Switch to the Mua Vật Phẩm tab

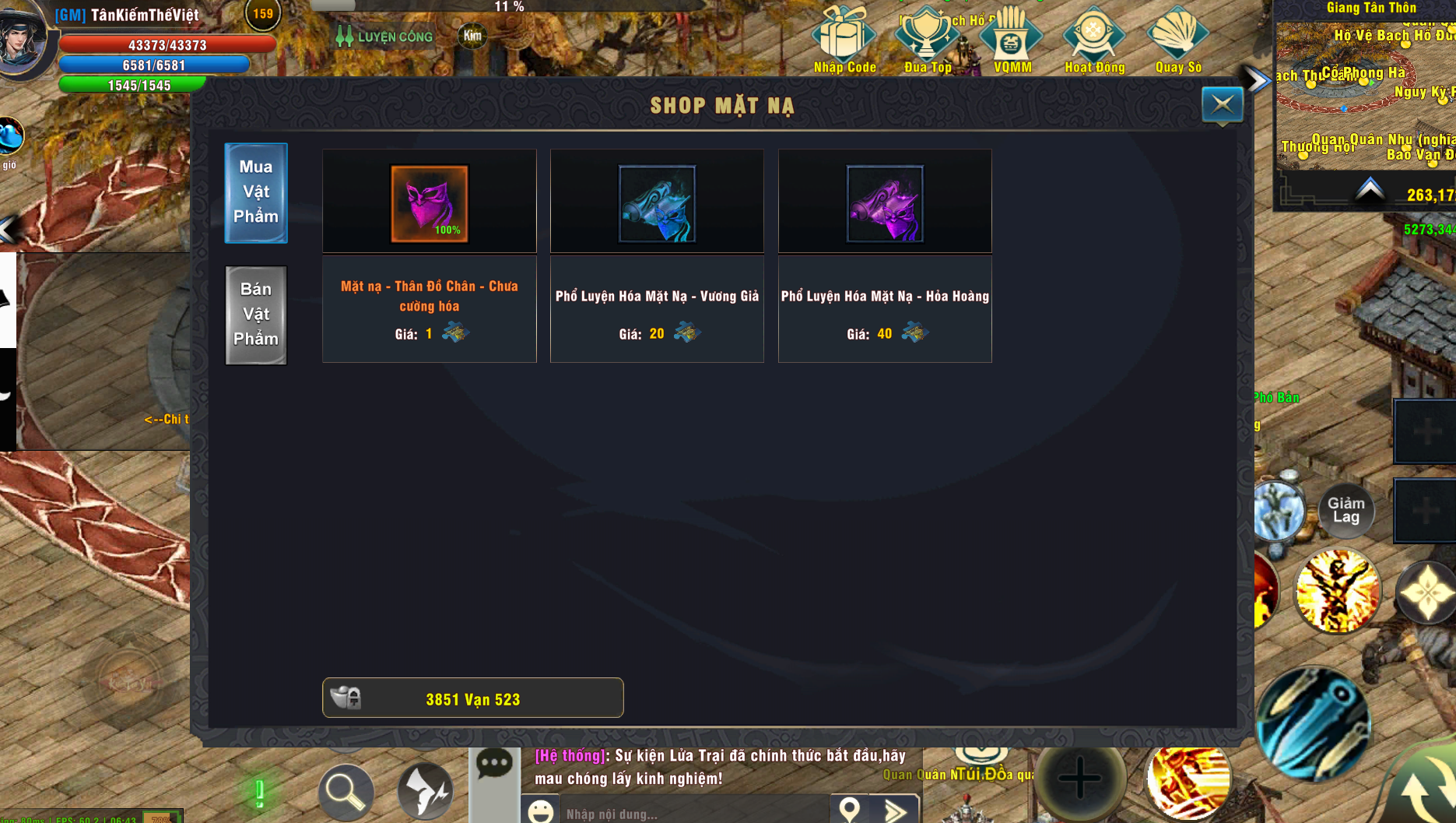pyautogui.click(x=255, y=193)
